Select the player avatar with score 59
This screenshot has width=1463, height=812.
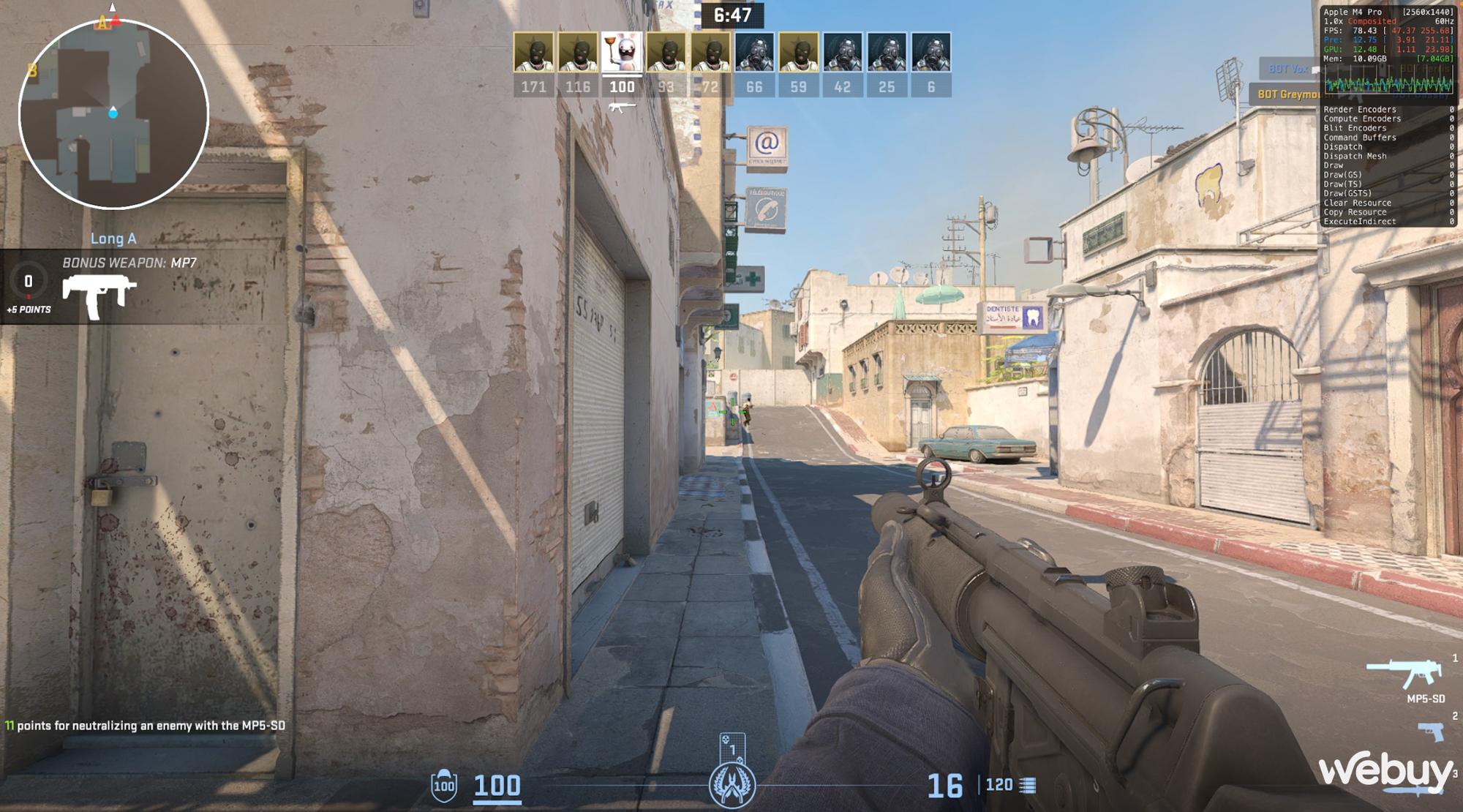[x=798, y=53]
